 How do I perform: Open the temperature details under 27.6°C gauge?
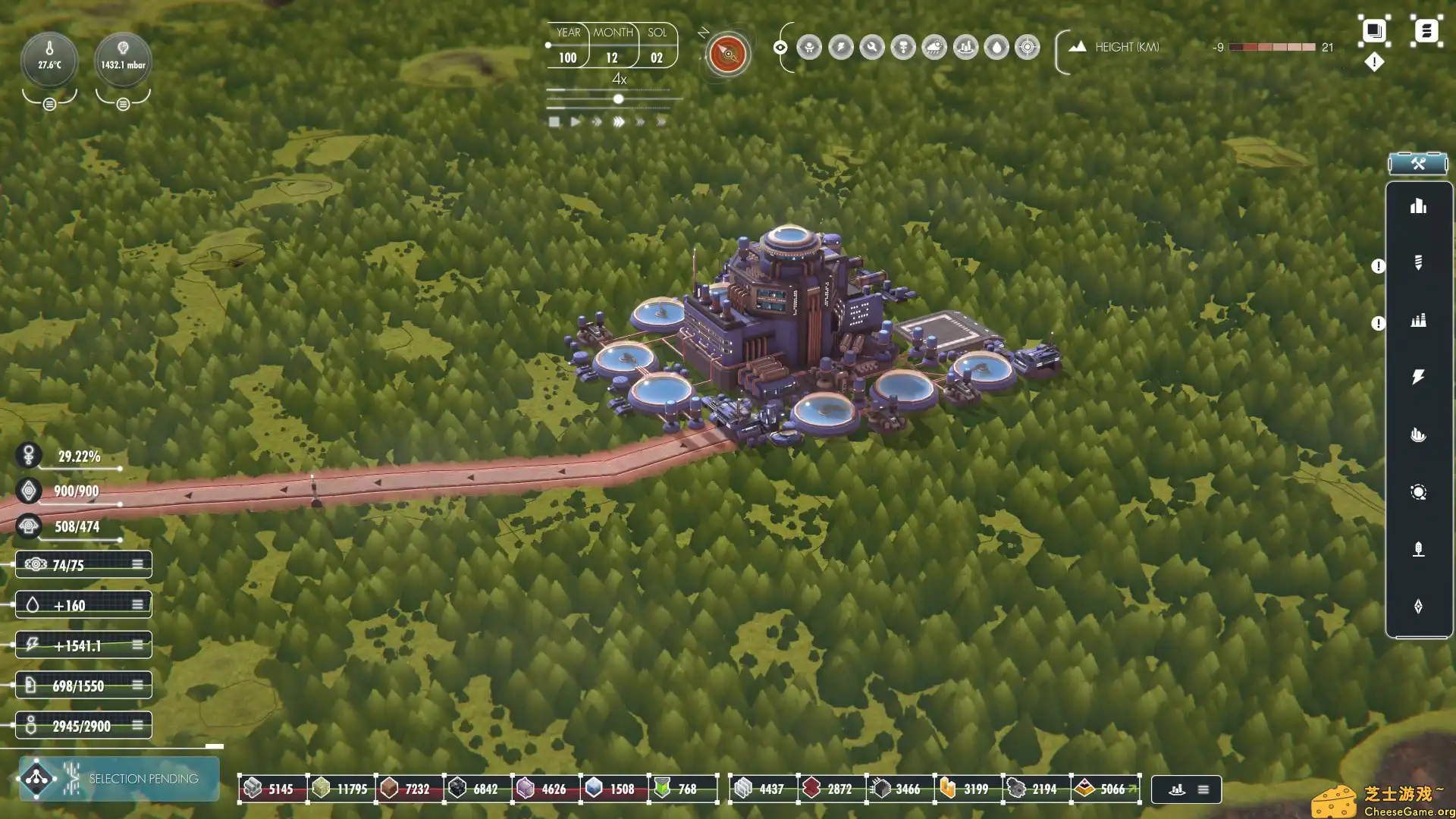coord(49,104)
